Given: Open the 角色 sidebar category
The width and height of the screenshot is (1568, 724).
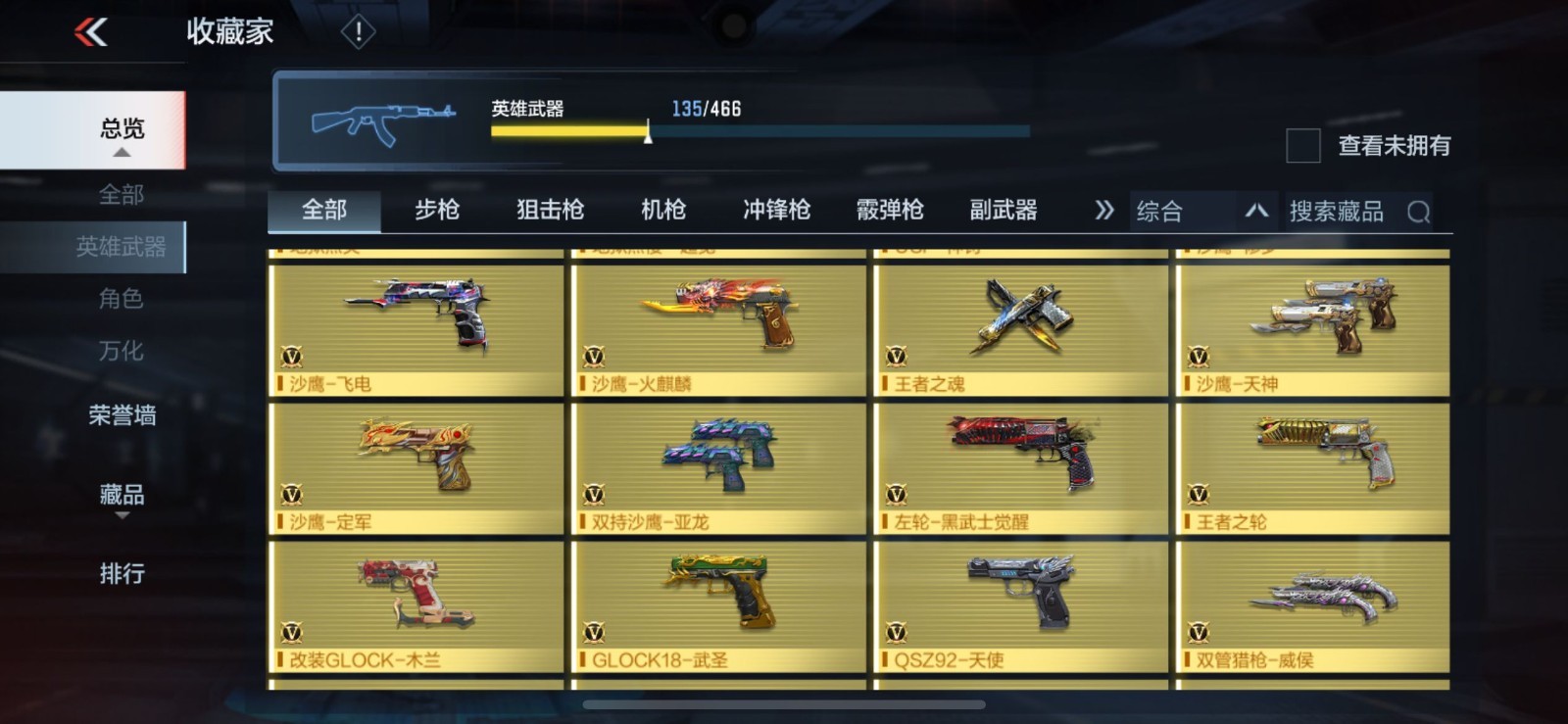Looking at the screenshot, I should point(122,299).
